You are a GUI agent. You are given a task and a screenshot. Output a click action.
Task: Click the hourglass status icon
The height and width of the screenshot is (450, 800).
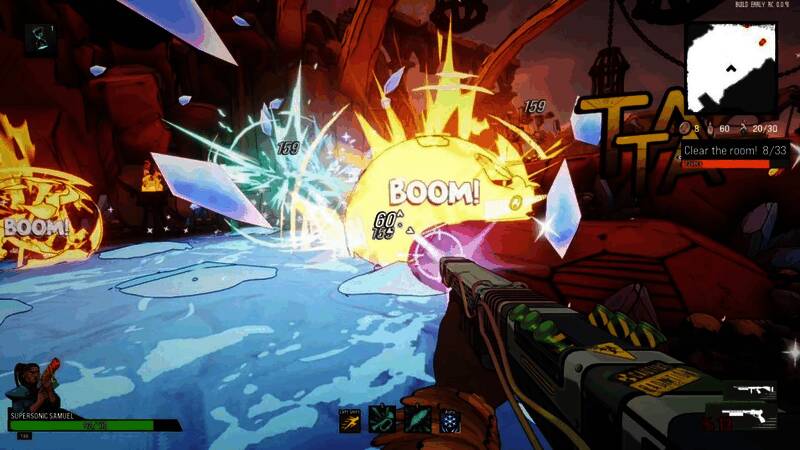click(41, 36)
